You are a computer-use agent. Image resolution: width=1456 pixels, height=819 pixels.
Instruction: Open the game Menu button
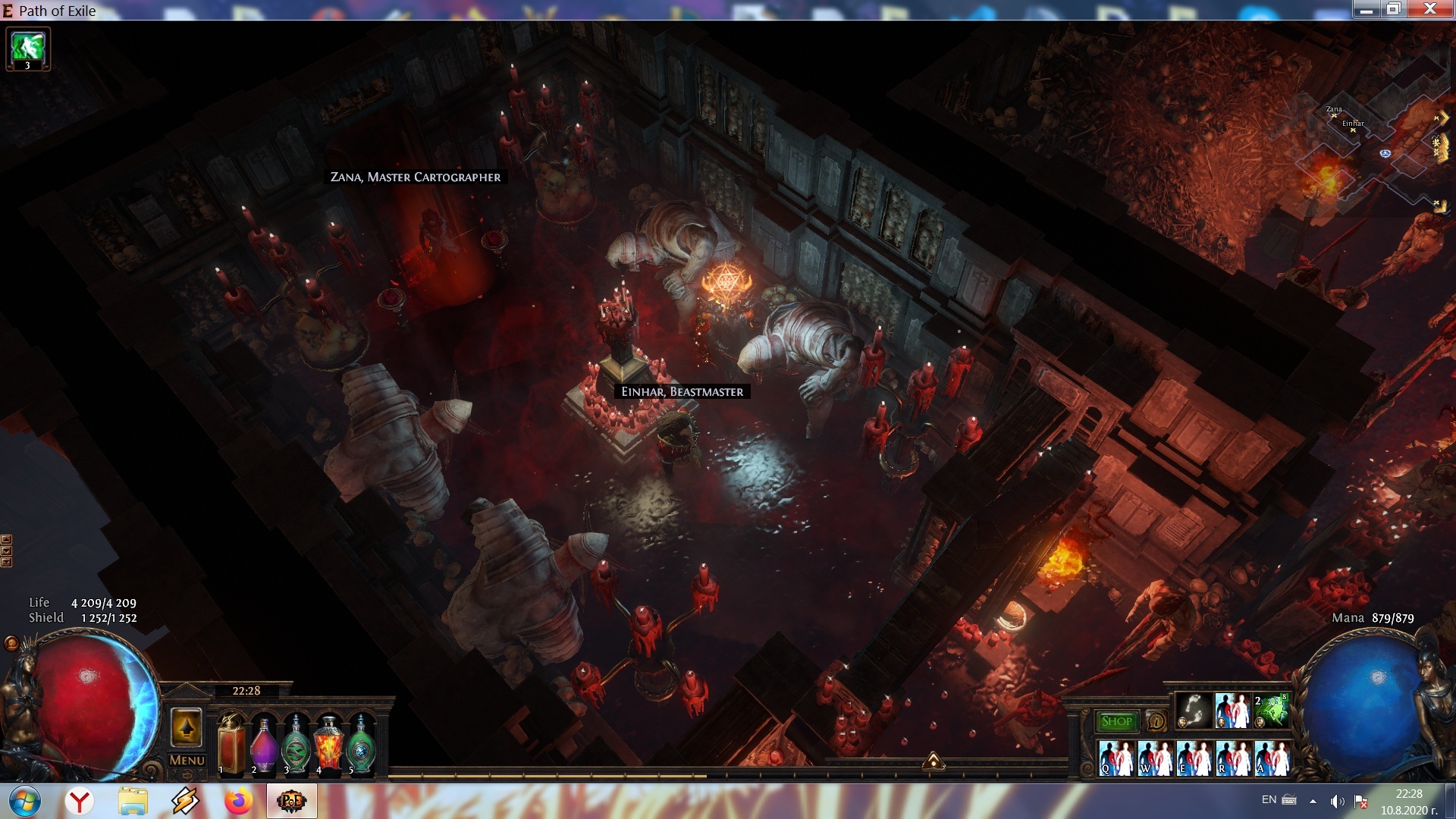(x=187, y=760)
